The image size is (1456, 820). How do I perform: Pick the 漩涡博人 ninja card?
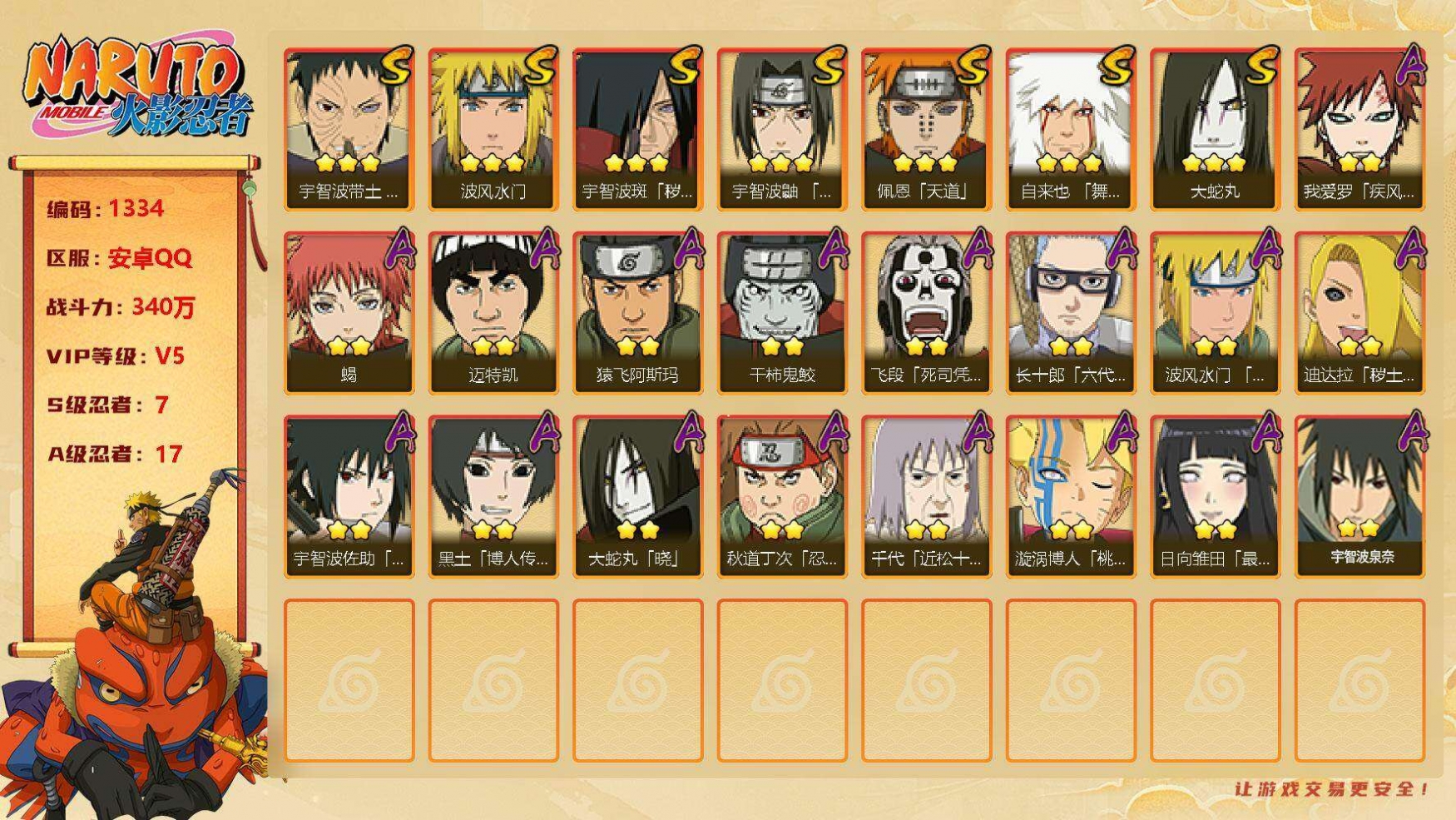pyautogui.click(x=1070, y=495)
